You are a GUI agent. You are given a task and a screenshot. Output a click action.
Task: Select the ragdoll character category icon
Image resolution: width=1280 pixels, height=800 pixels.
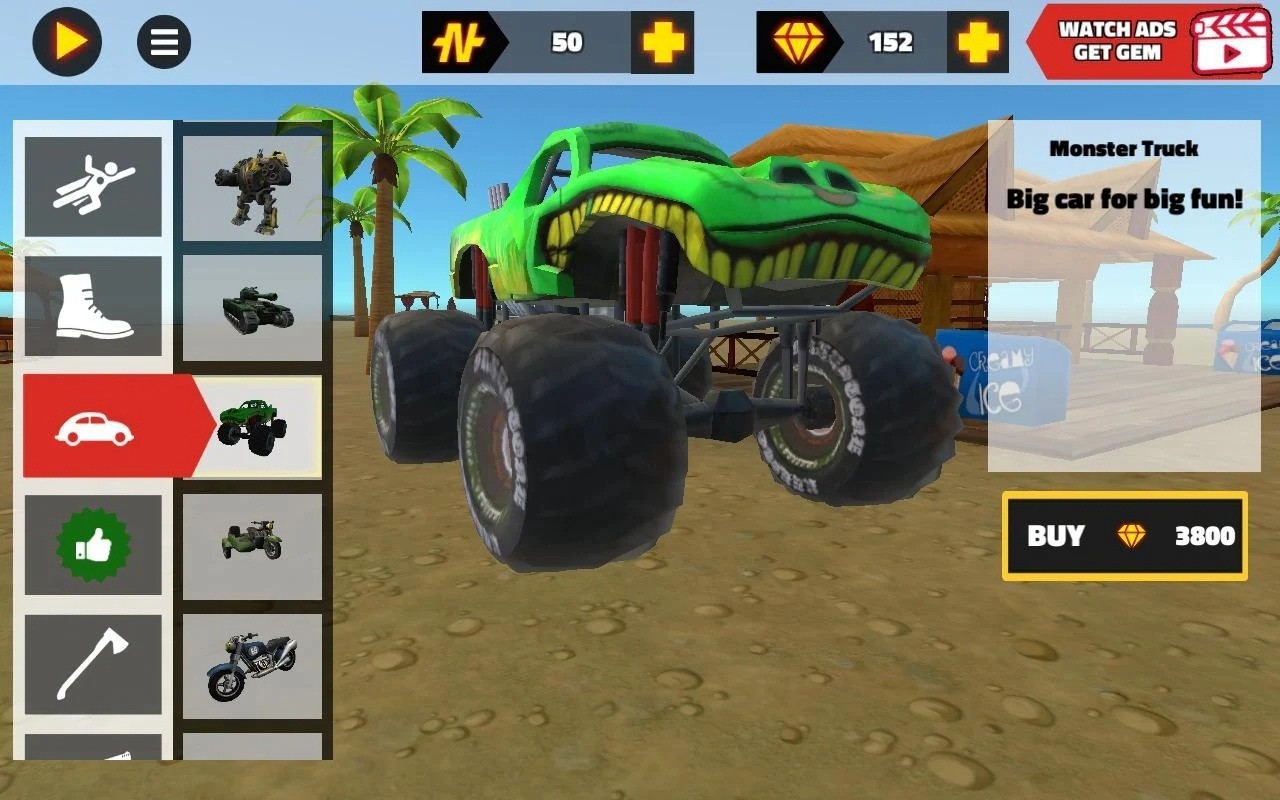pos(93,186)
